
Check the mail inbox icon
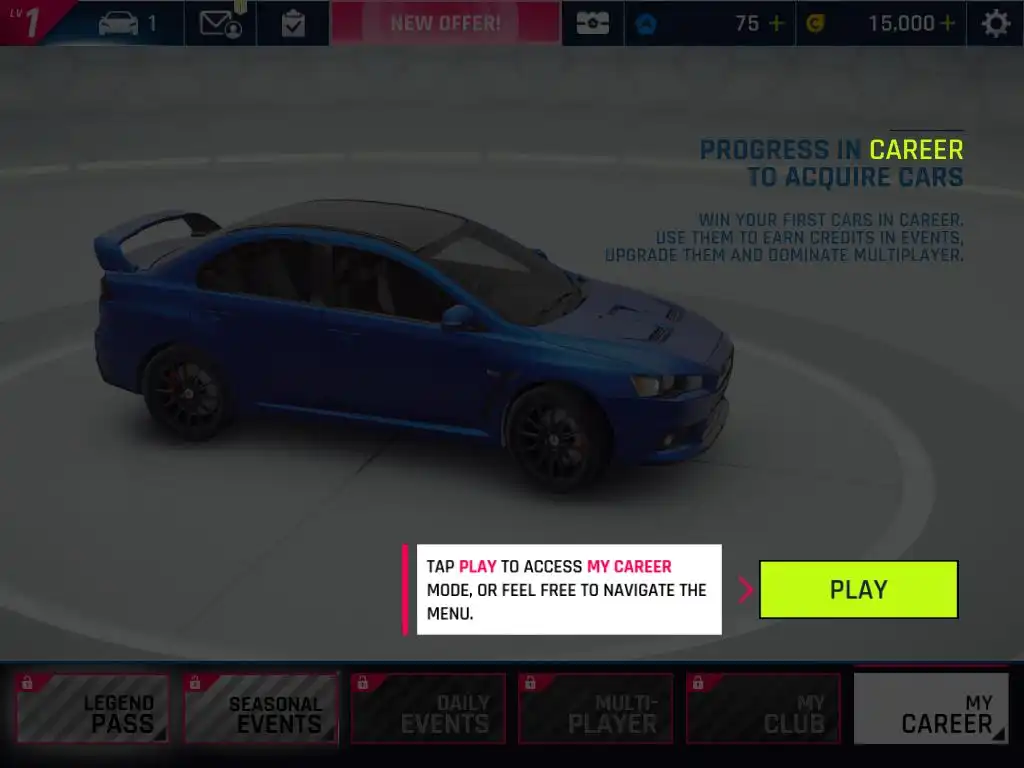point(220,23)
